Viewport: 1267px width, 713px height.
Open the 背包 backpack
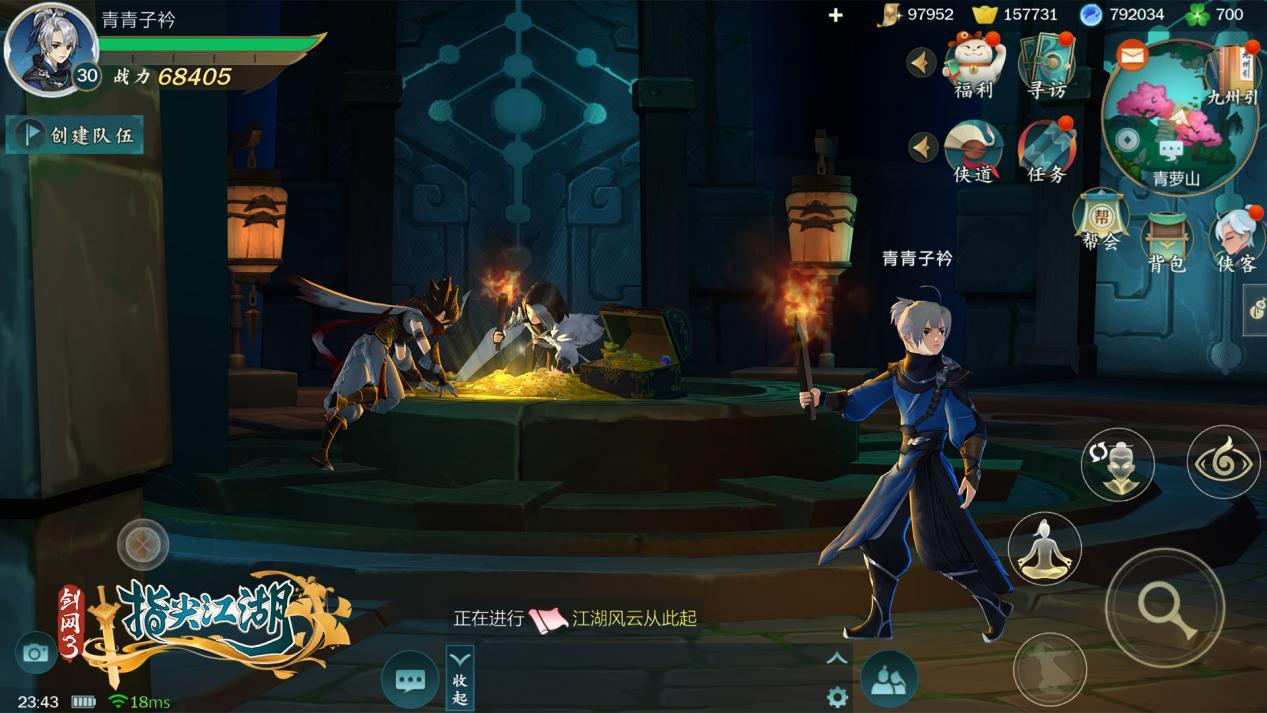pyautogui.click(x=1166, y=238)
